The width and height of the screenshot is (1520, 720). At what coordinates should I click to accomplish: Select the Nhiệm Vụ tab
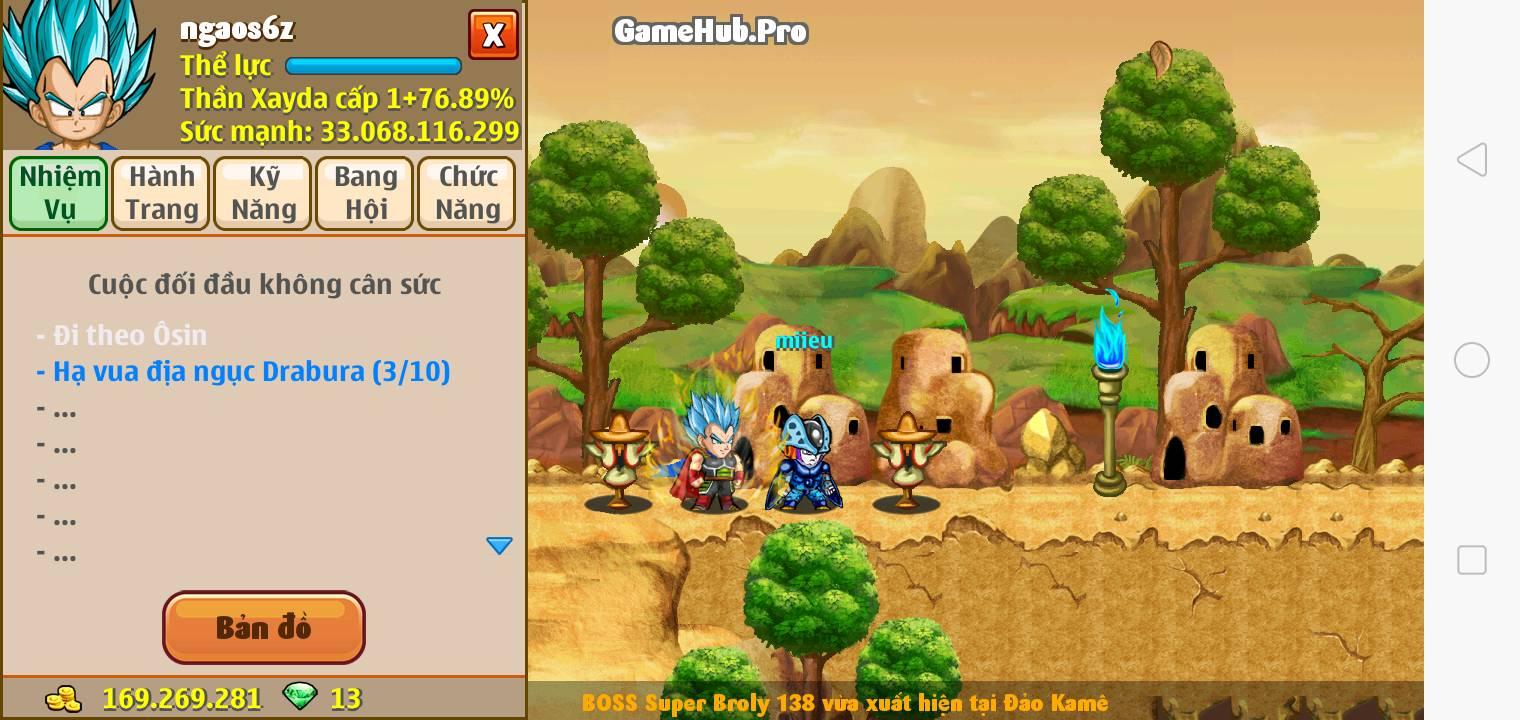pyautogui.click(x=59, y=193)
